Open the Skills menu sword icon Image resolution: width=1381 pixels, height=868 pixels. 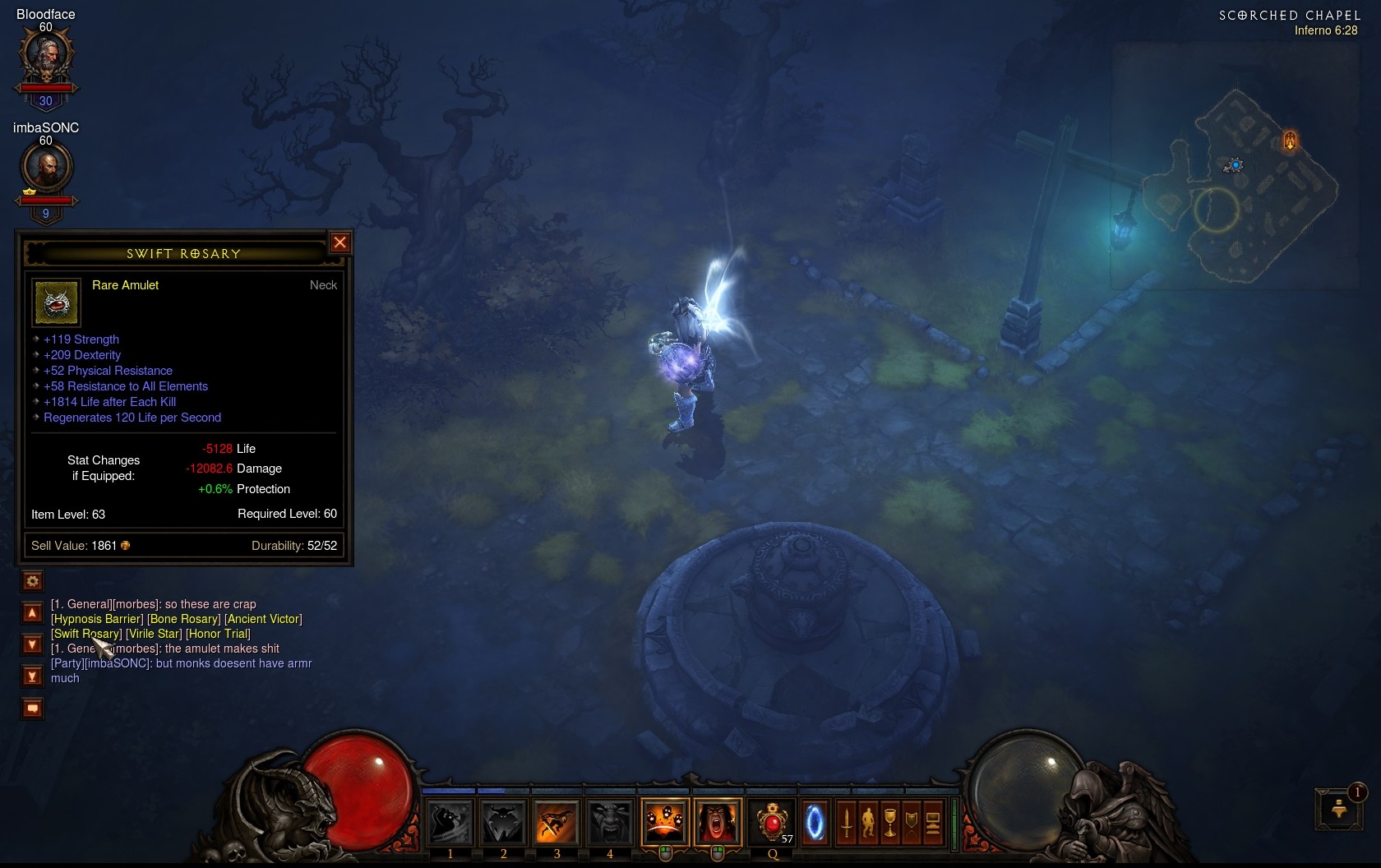coord(847,822)
